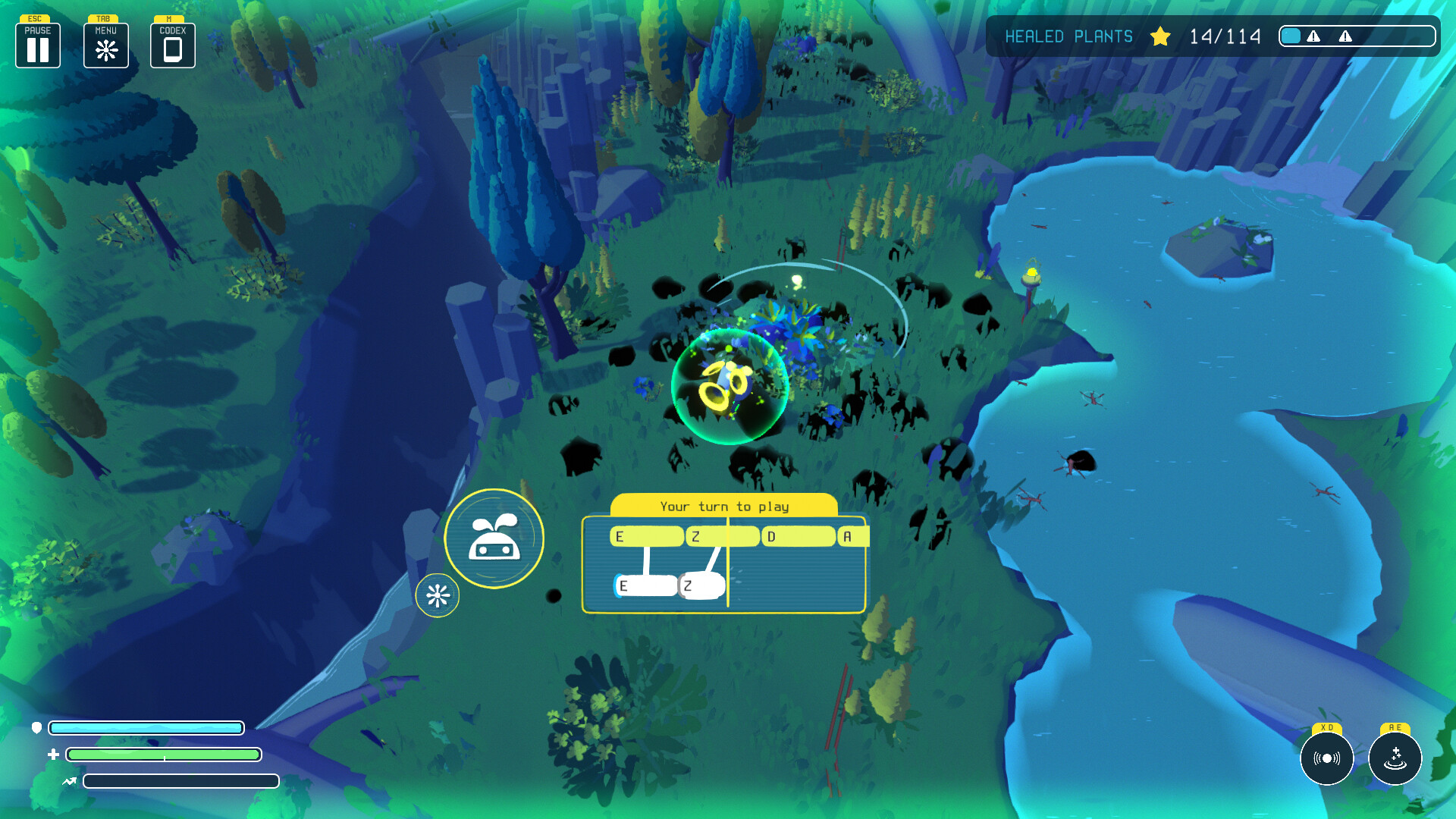The height and width of the screenshot is (819, 1456).
Task: Trigger the AE sparkle ripple ability icon
Action: [x=1394, y=759]
